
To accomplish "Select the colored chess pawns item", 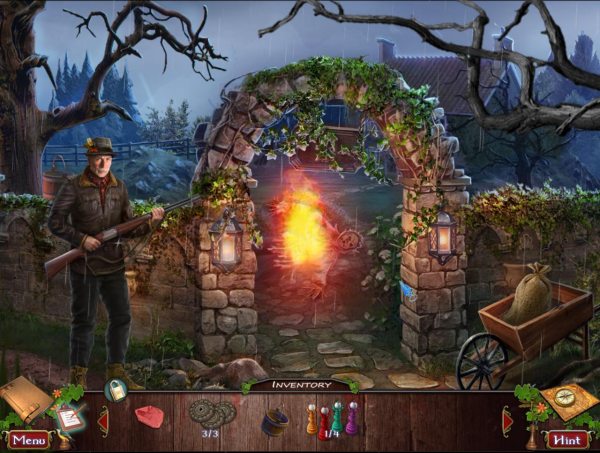I will (x=330, y=417).
